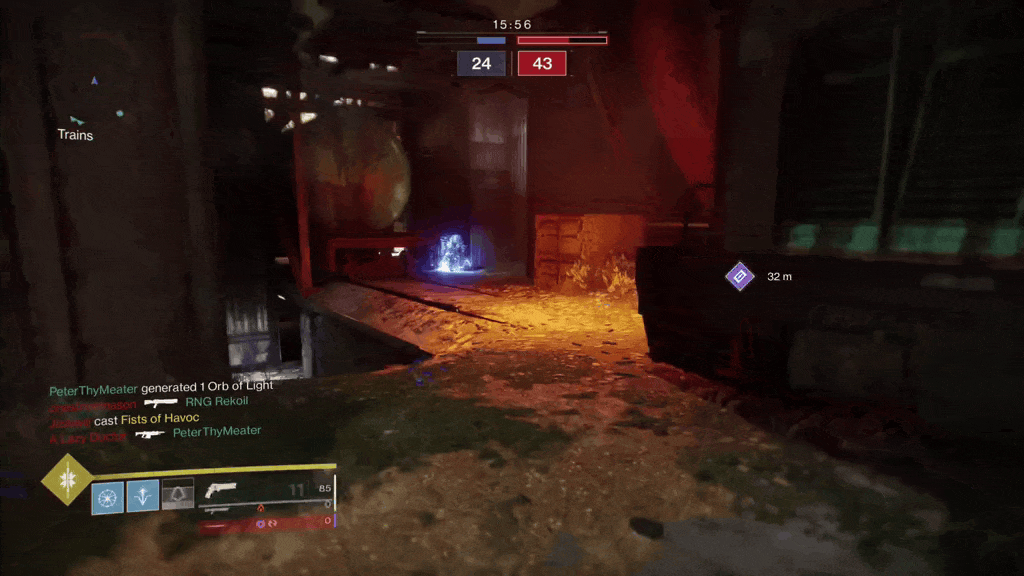This screenshot has height=576, width=1024.
Task: Click the greyed-out ability icon on cooldown
Action: [x=178, y=494]
